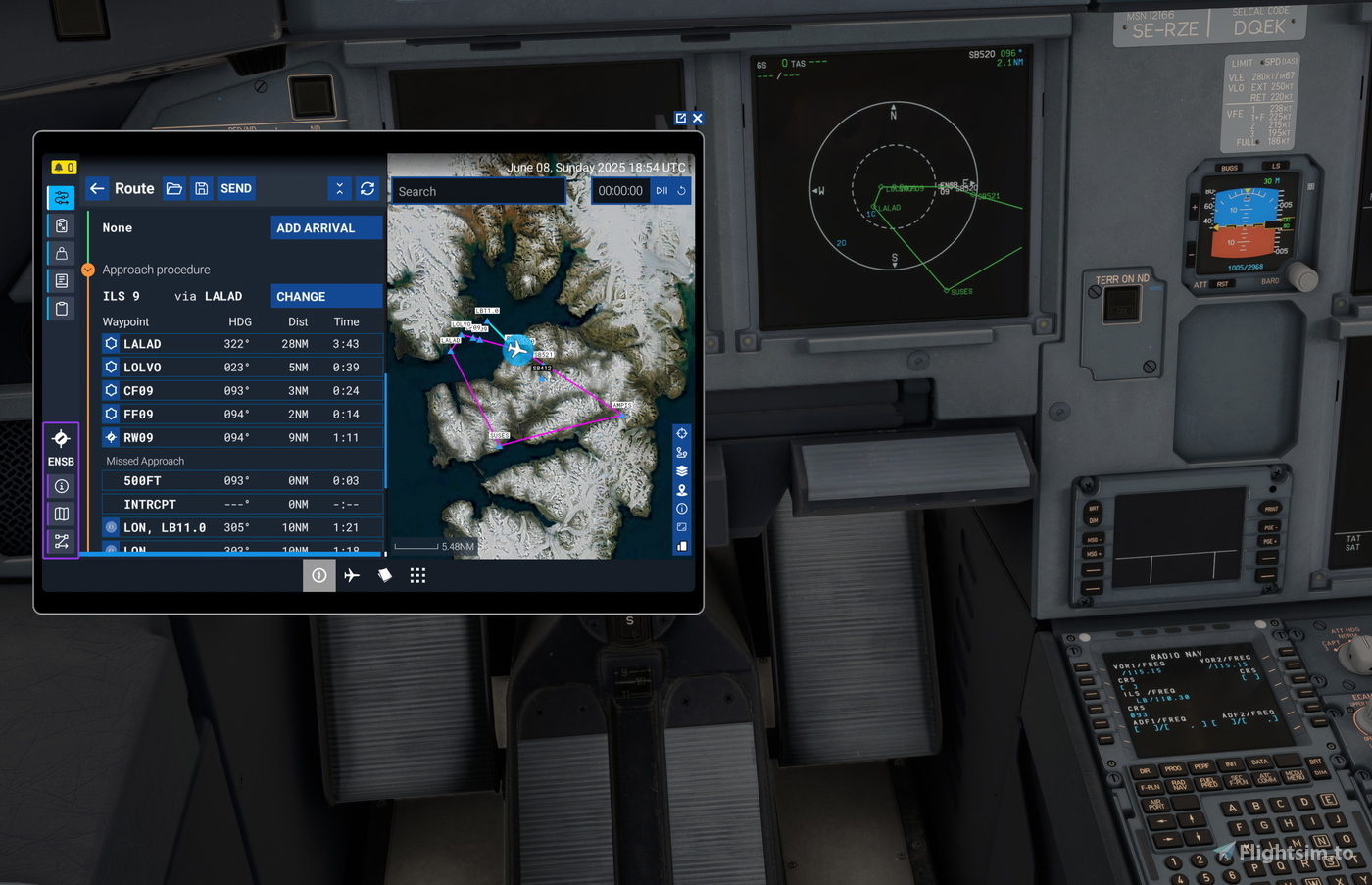Open the ADD ARRIVAL option
Viewport: 1372px width, 885px height.
326,226
